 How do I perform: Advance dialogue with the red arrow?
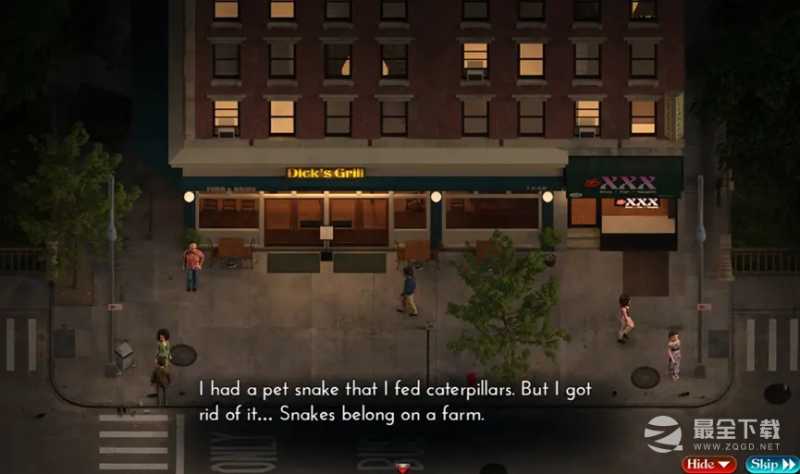point(403,468)
